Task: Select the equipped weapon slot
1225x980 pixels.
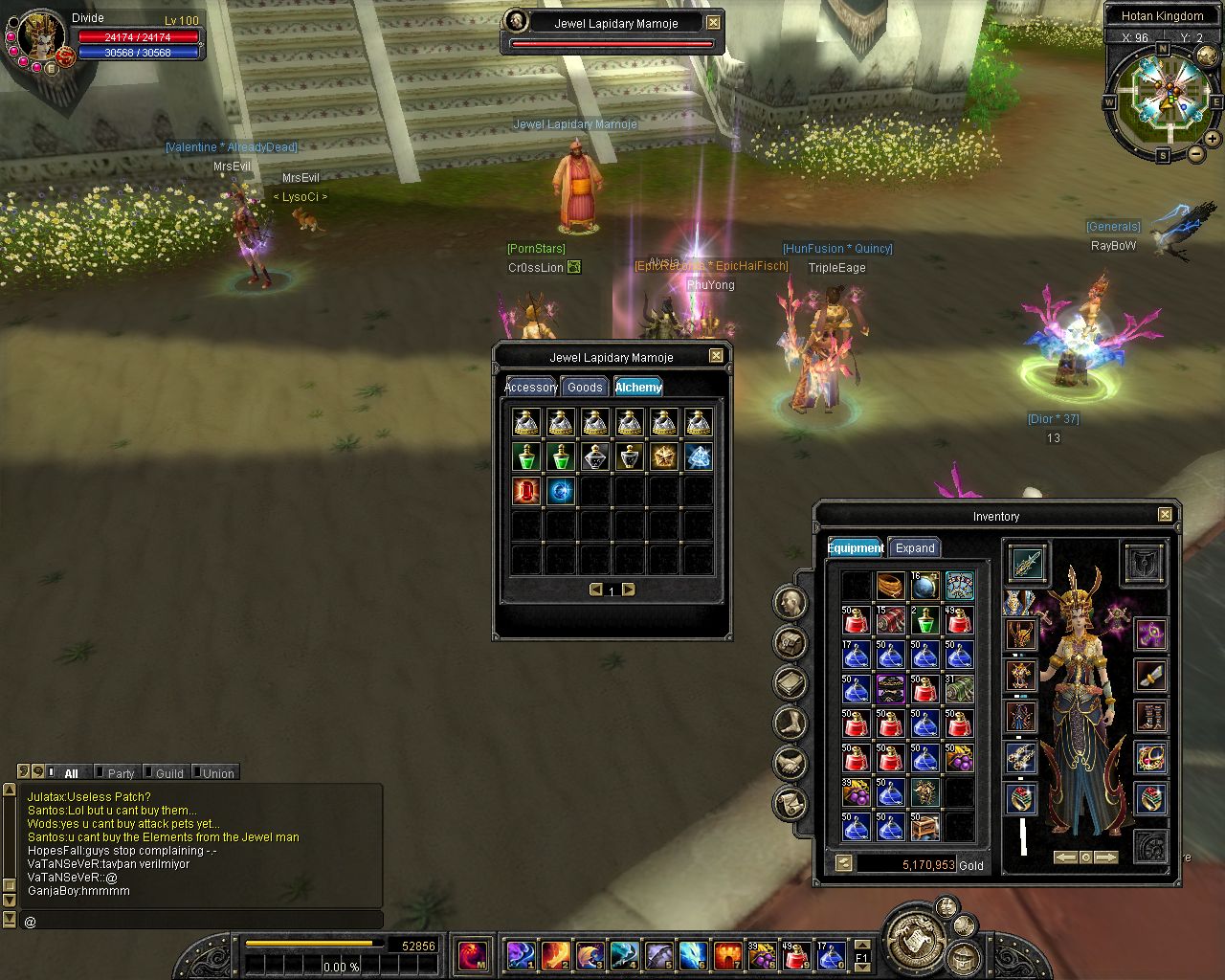Action: click(x=1027, y=562)
